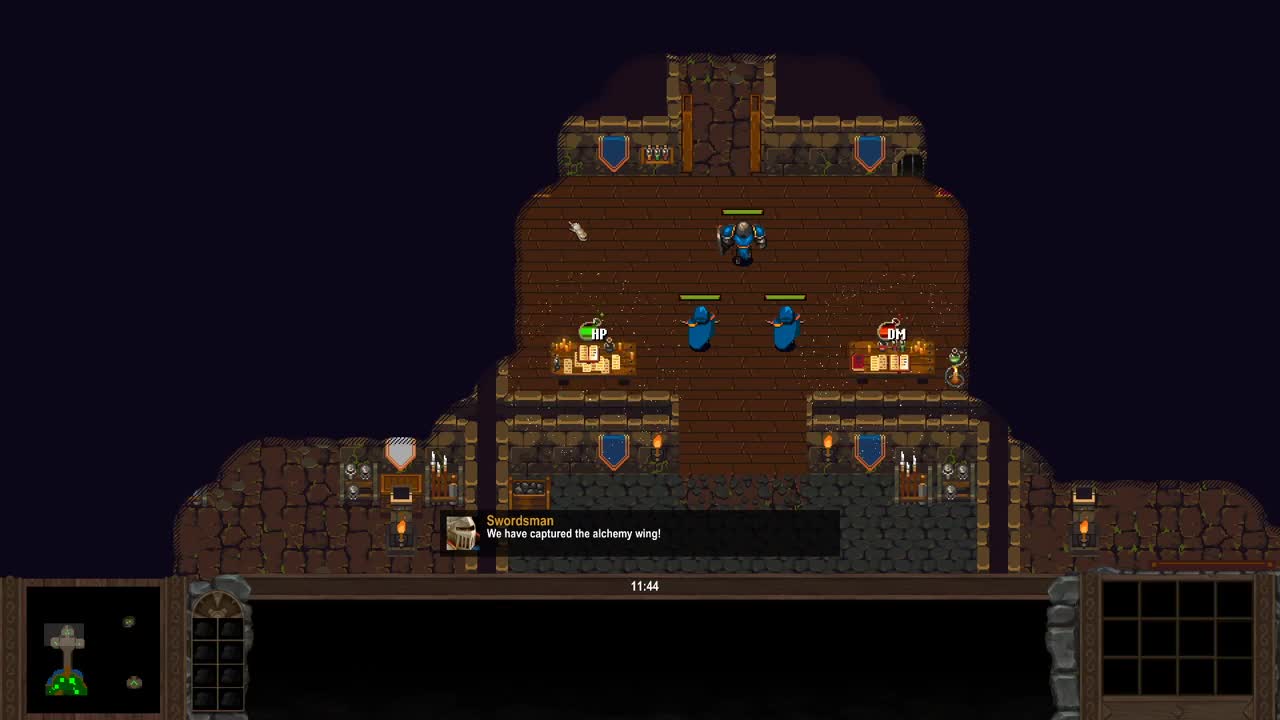Select the HP sign at the potion stall

tap(596, 333)
